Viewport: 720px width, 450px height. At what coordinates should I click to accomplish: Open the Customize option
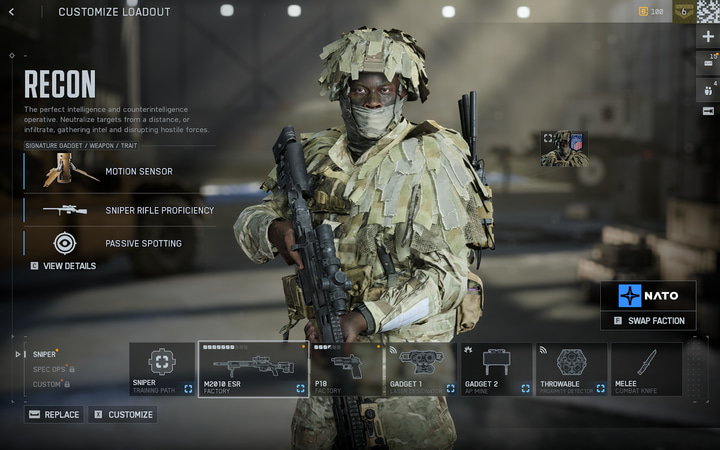coord(122,414)
